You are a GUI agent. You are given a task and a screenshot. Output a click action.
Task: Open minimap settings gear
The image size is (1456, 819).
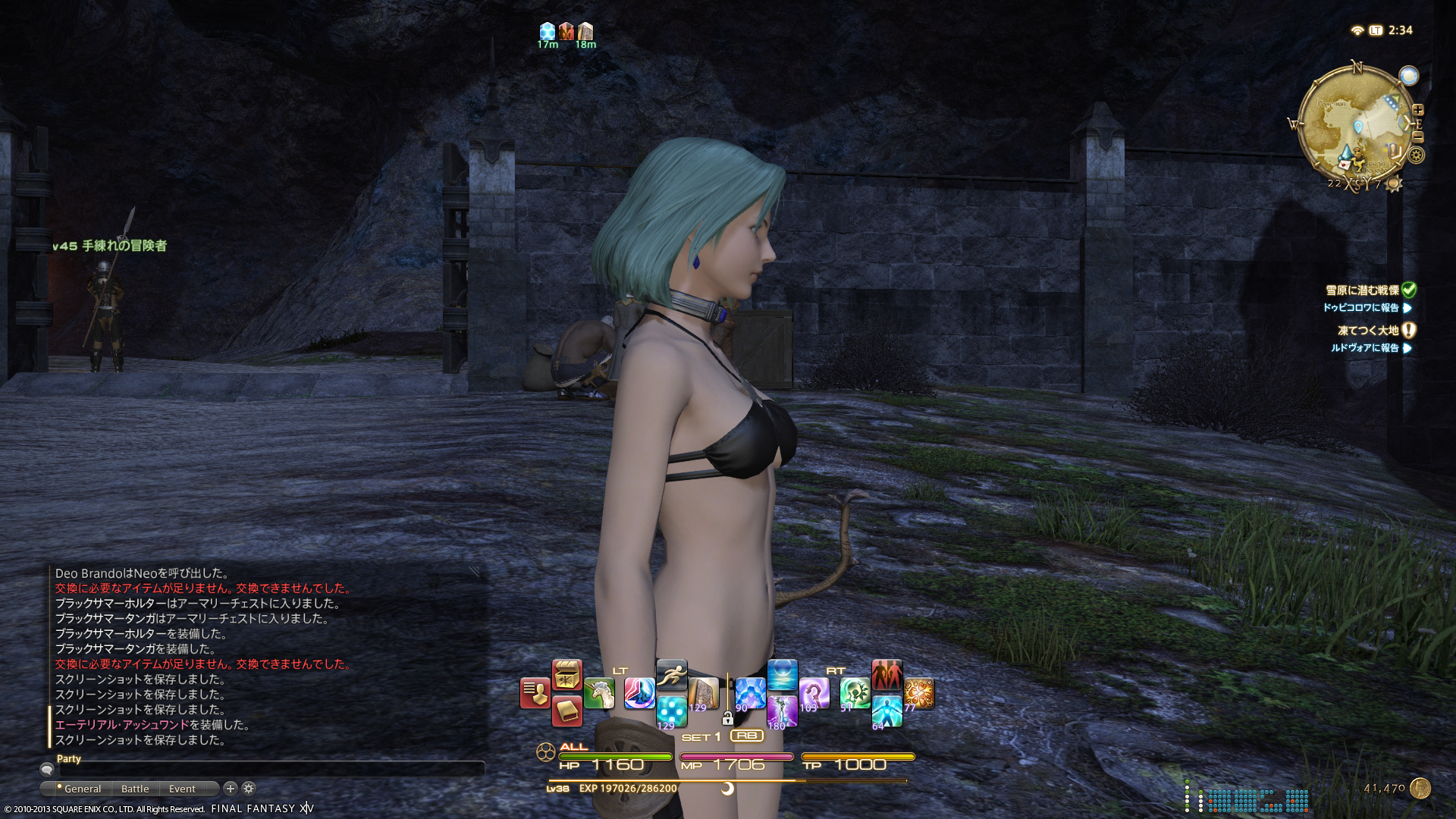coord(1416,155)
